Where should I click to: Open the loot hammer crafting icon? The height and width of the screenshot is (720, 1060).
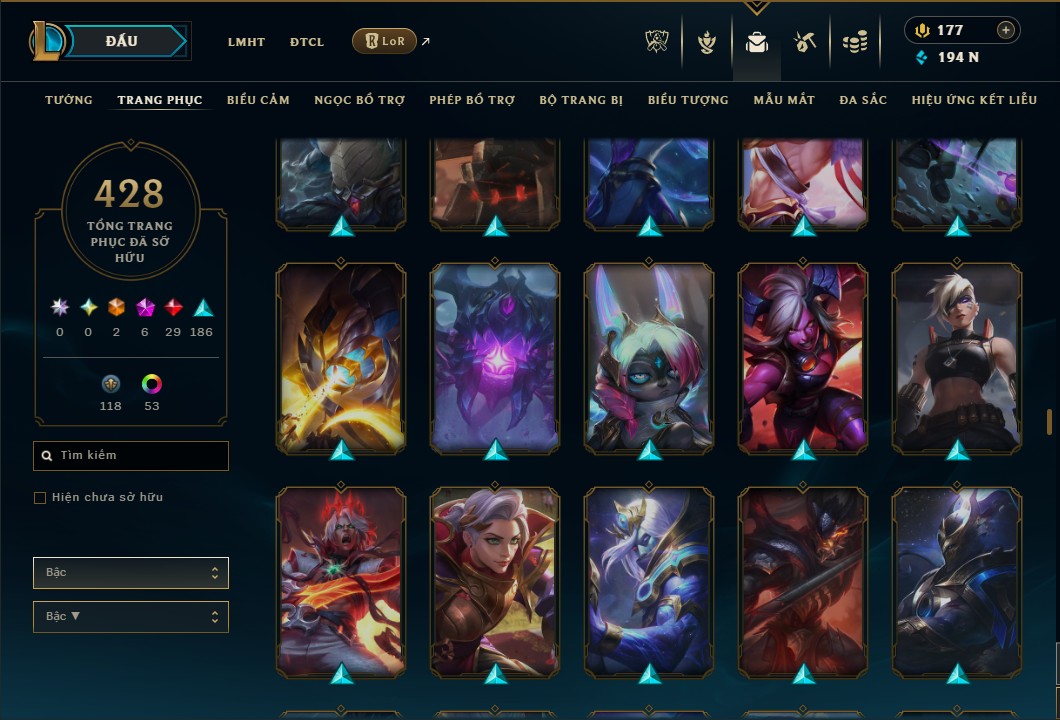pos(805,42)
